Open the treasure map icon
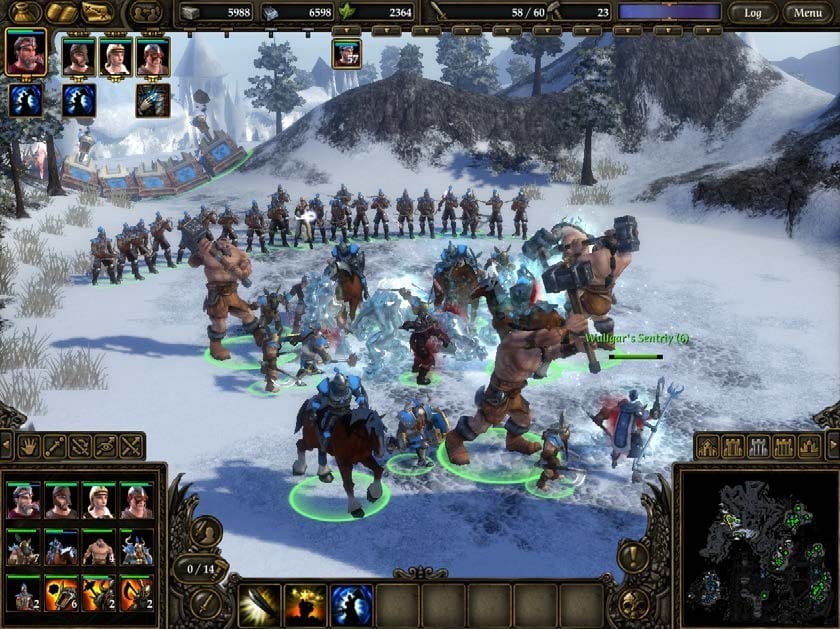This screenshot has width=840, height=629. [97, 13]
